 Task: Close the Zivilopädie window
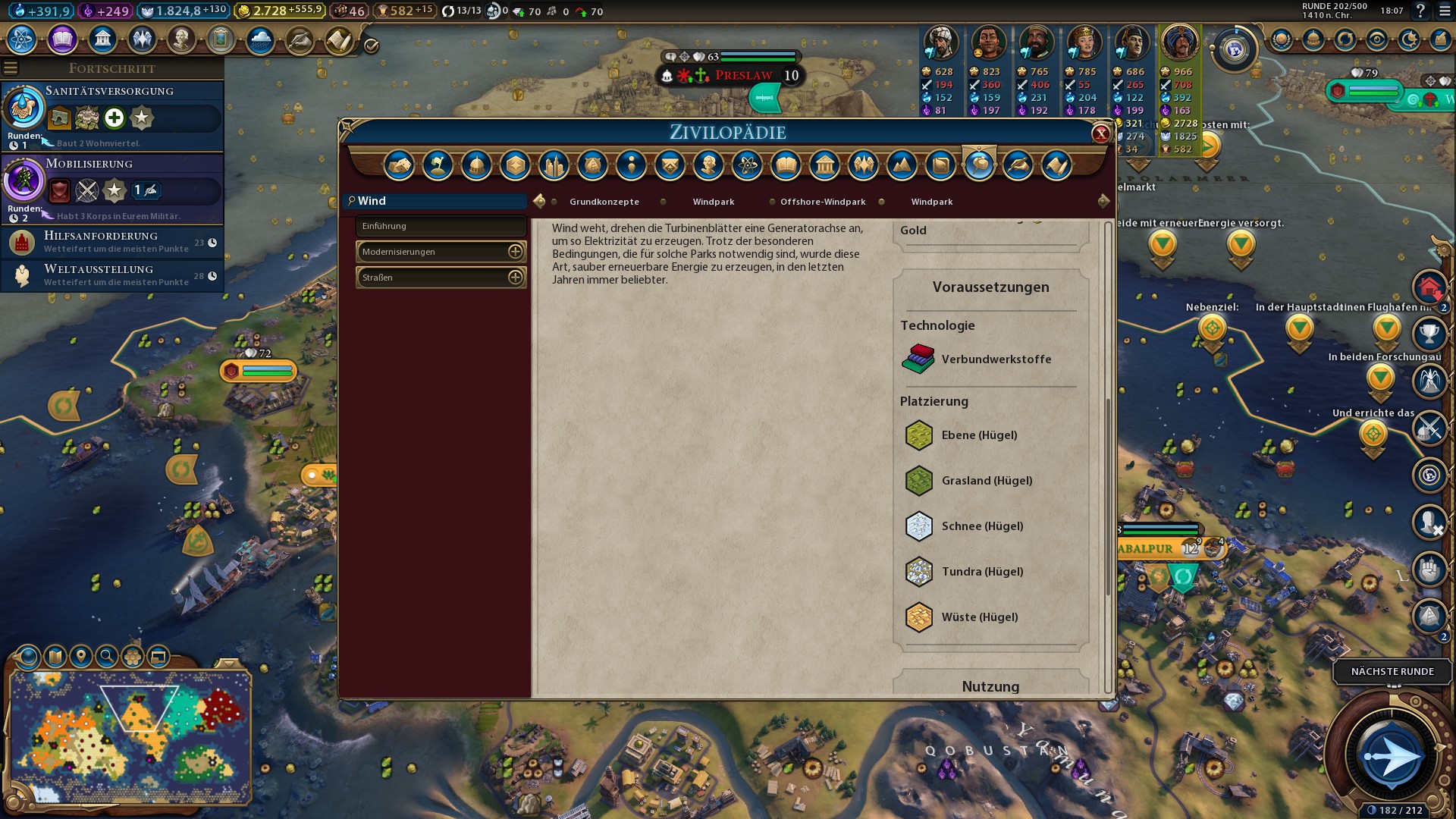click(x=1100, y=134)
